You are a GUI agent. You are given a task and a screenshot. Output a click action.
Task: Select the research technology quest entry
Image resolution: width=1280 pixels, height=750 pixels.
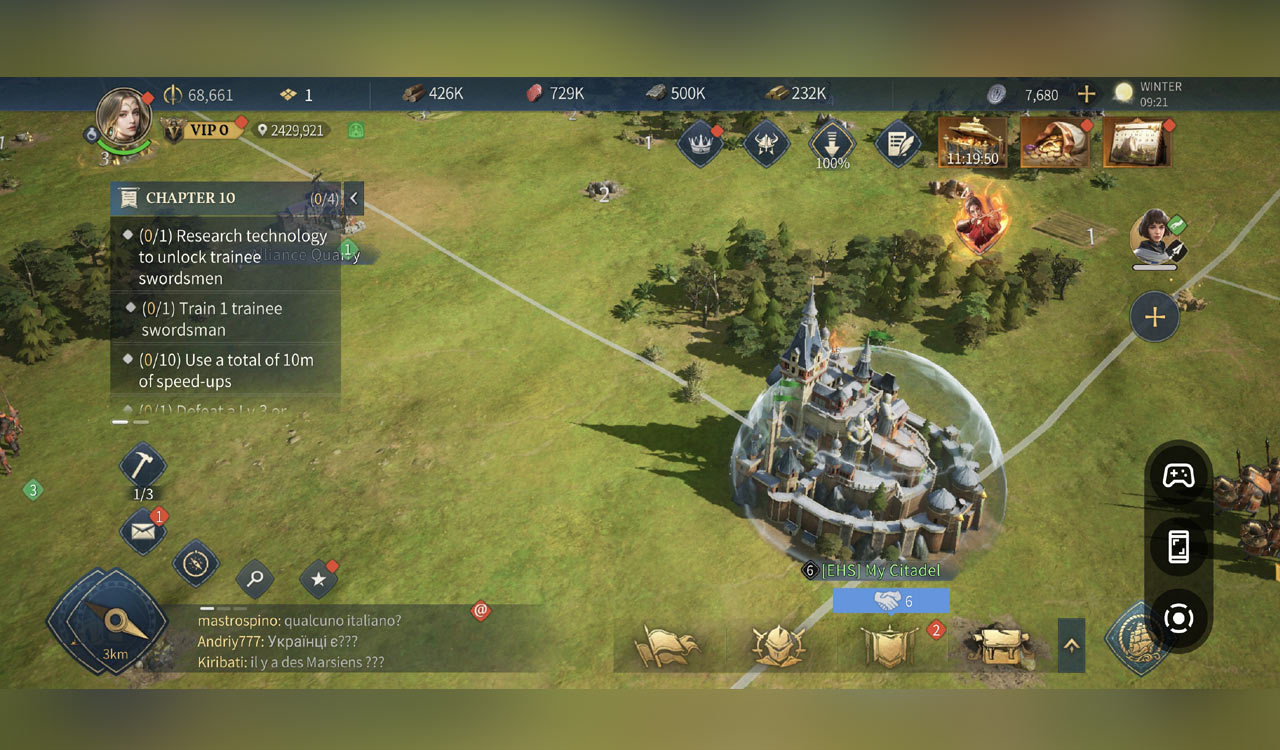[231, 257]
